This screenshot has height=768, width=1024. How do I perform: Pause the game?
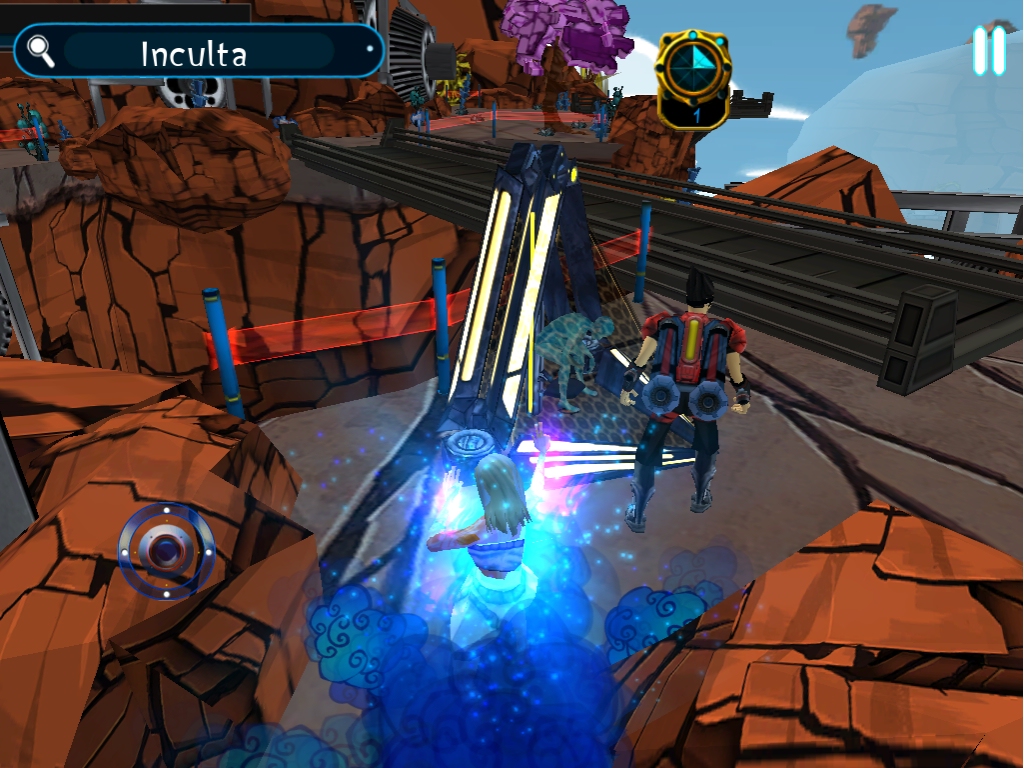[989, 50]
